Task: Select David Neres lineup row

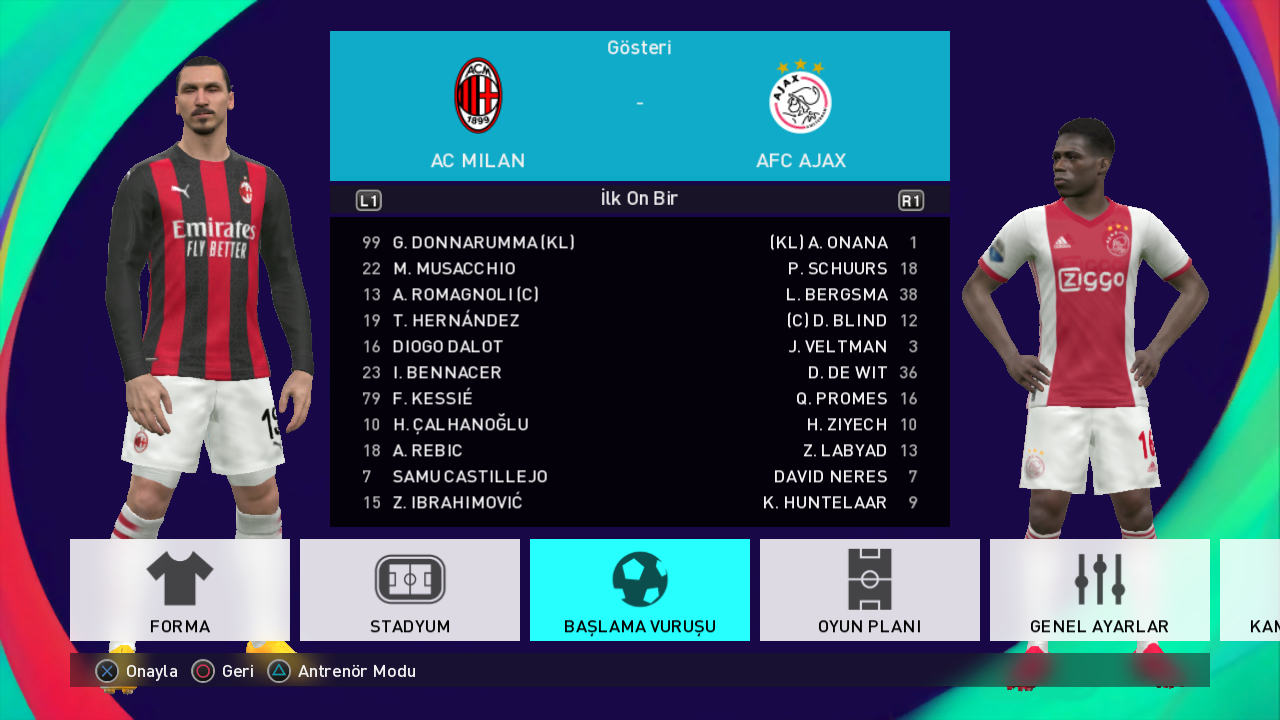Action: coord(830,477)
